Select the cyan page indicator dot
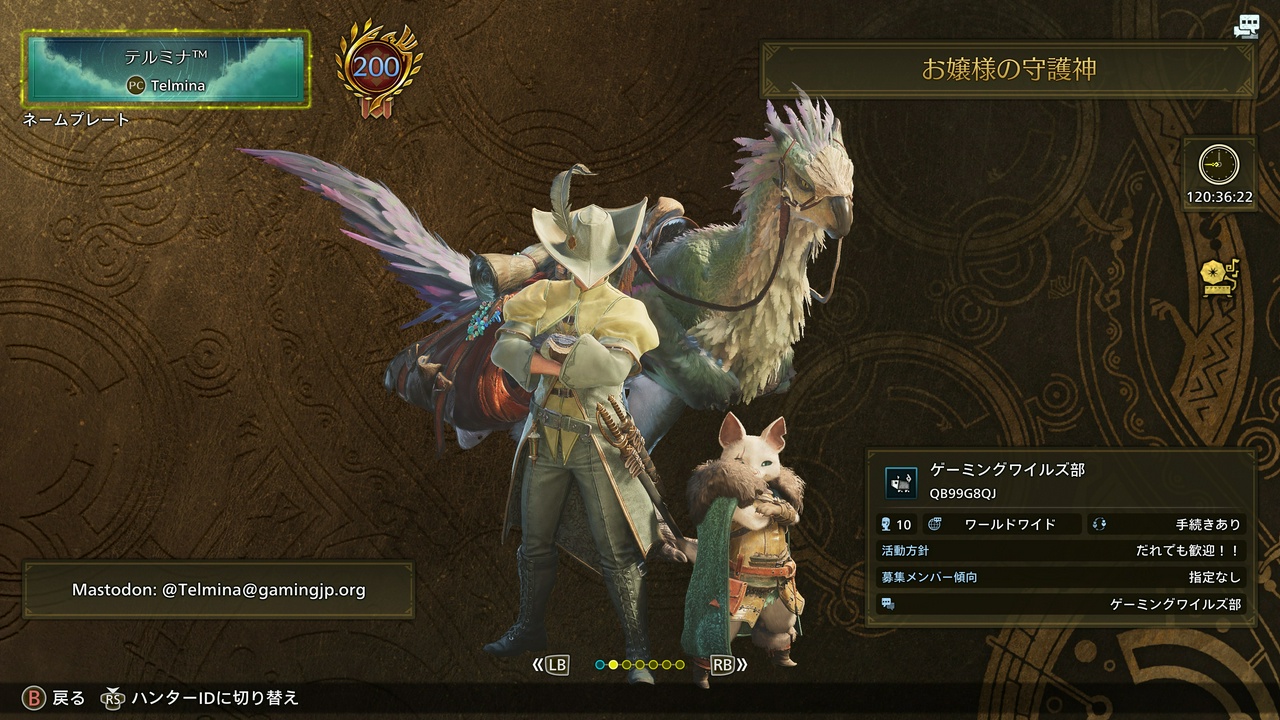 pos(600,664)
